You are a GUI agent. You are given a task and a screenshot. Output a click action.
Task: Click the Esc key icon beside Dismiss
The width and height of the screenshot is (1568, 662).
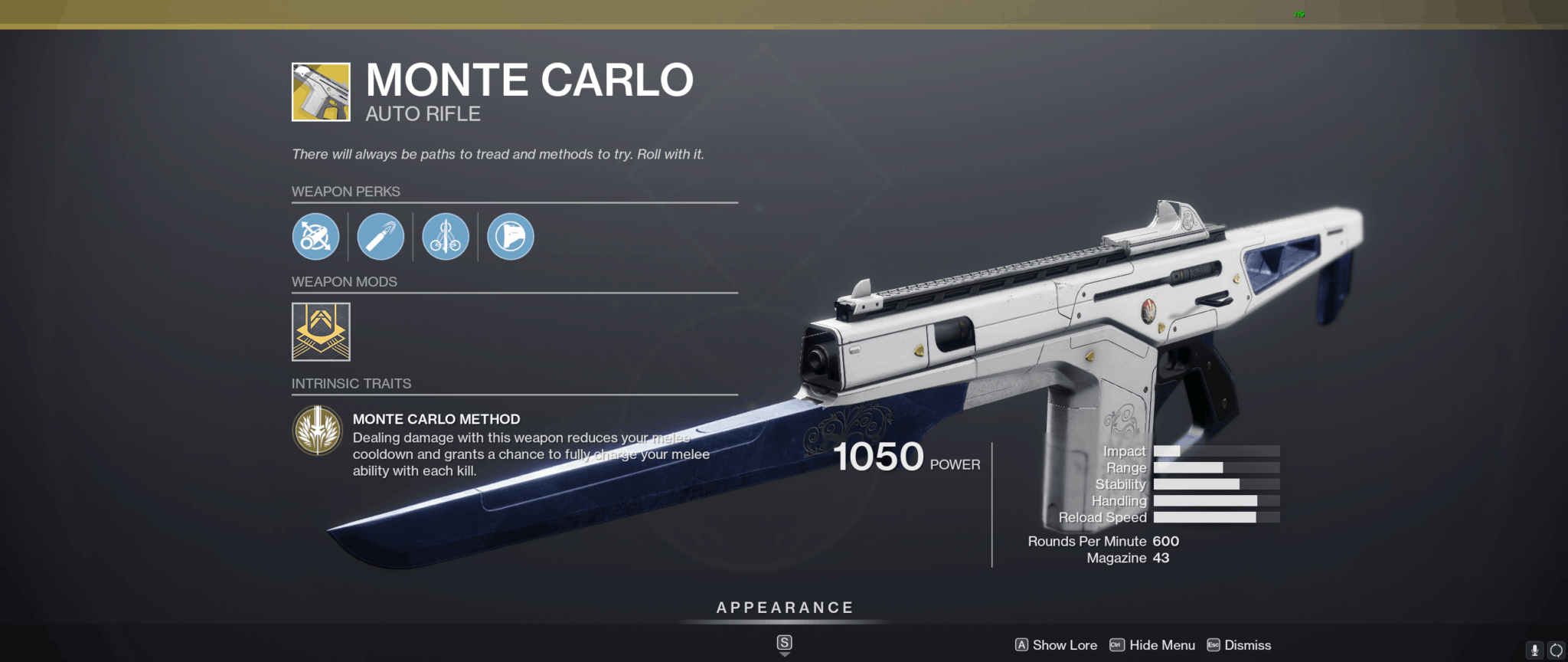[x=1214, y=645]
